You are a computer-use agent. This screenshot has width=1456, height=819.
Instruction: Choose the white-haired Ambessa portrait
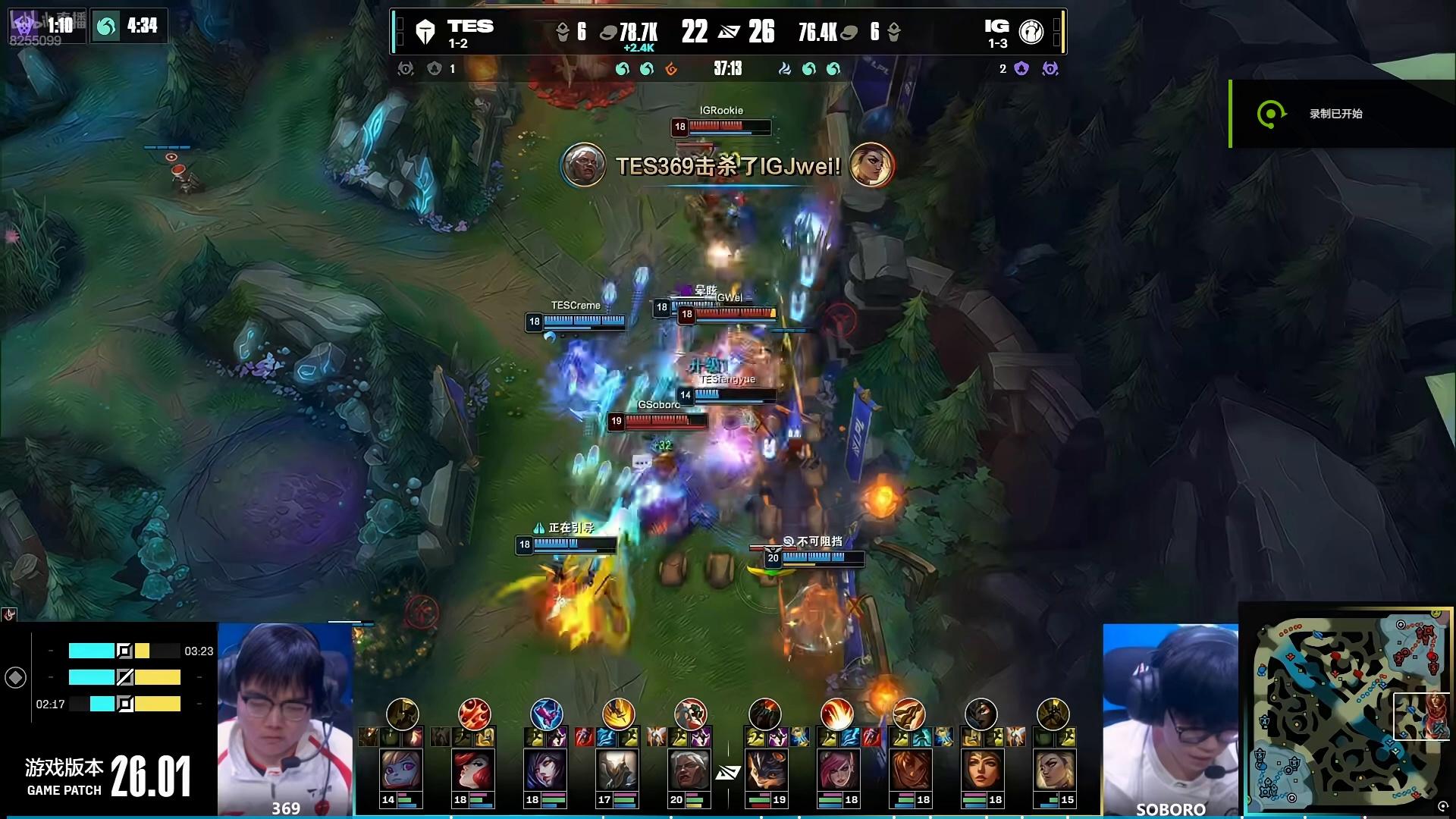(x=689, y=770)
